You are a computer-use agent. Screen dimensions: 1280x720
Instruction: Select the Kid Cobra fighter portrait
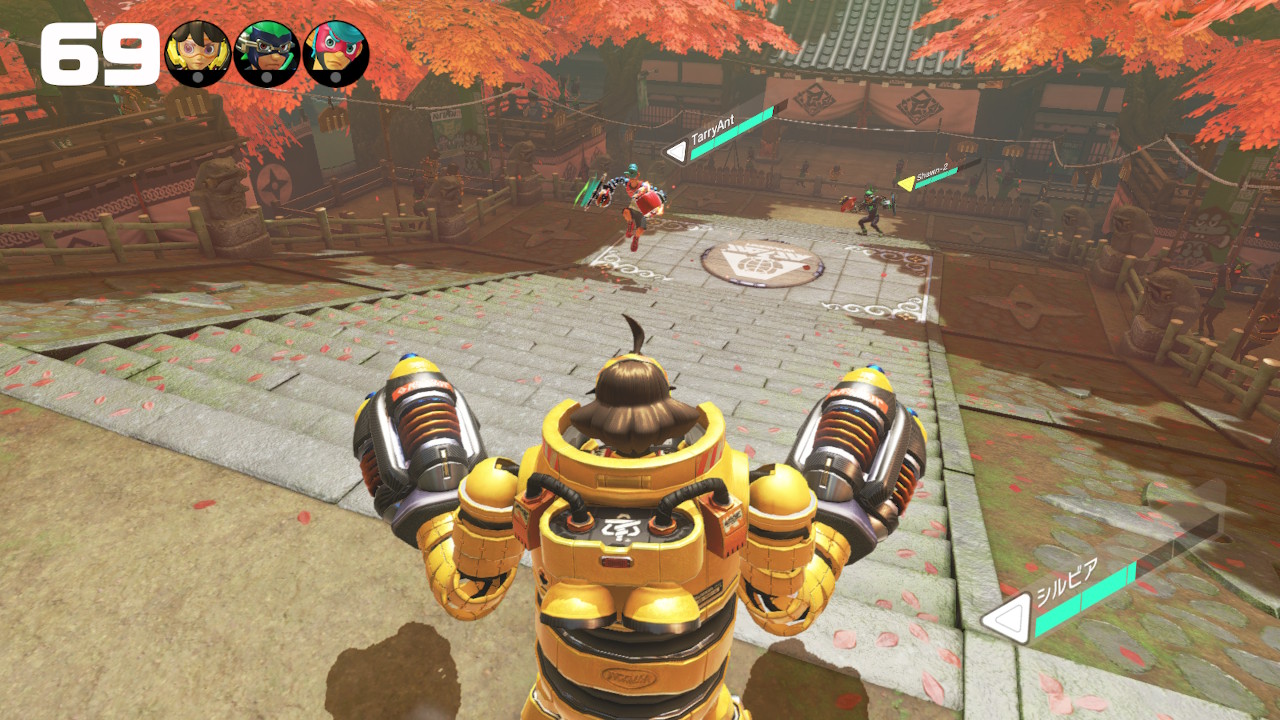(267, 54)
